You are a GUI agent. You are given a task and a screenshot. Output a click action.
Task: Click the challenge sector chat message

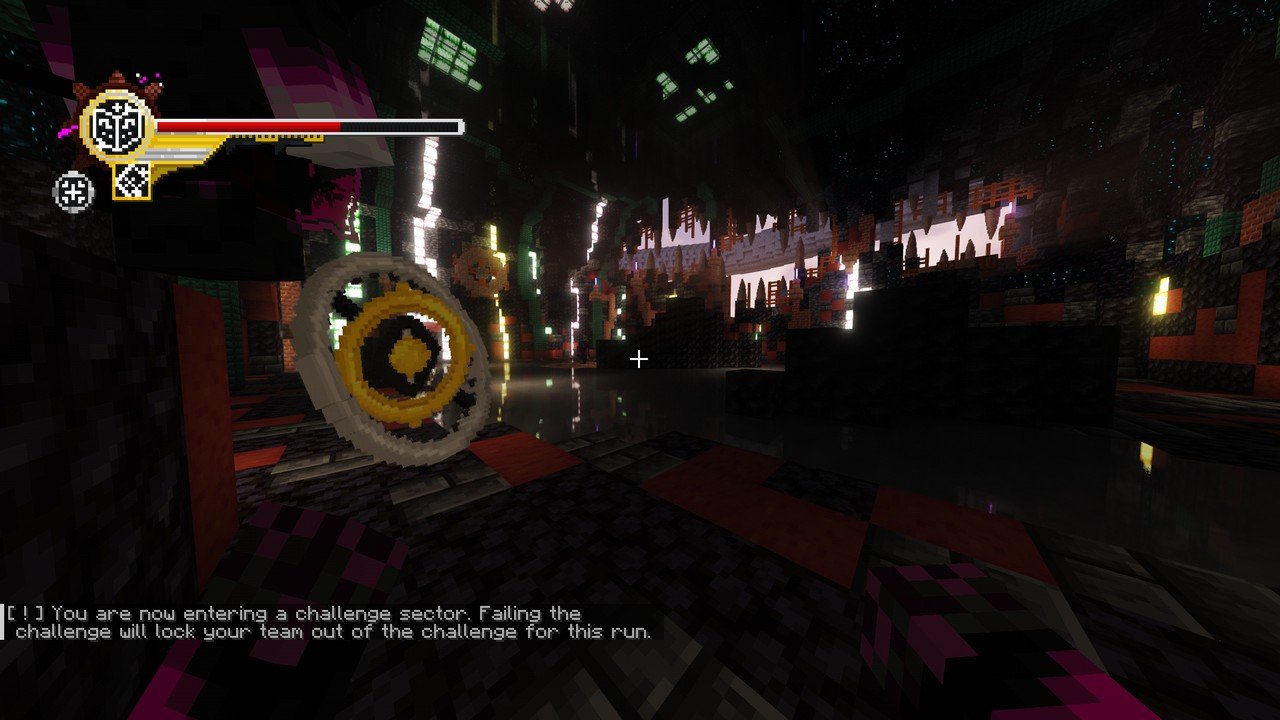coord(330,622)
